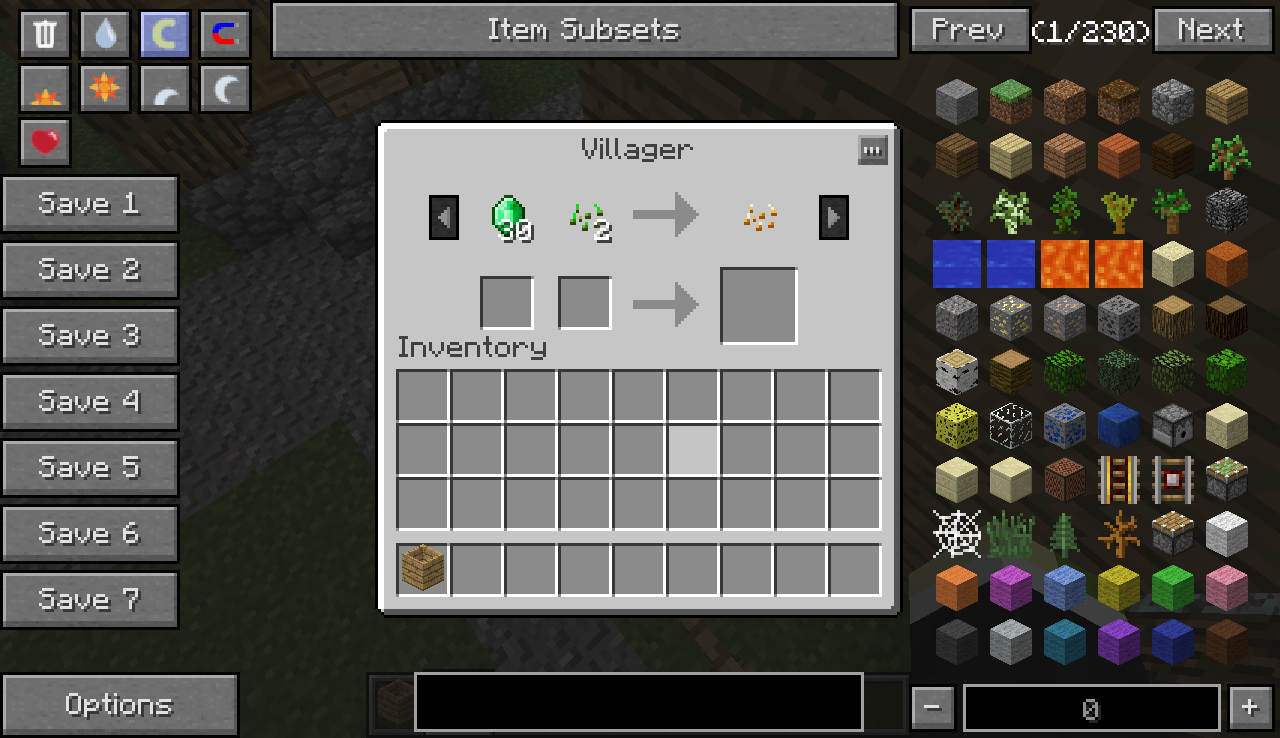Decrease the item quantity with minus
This screenshot has width=1280, height=738.
point(932,708)
